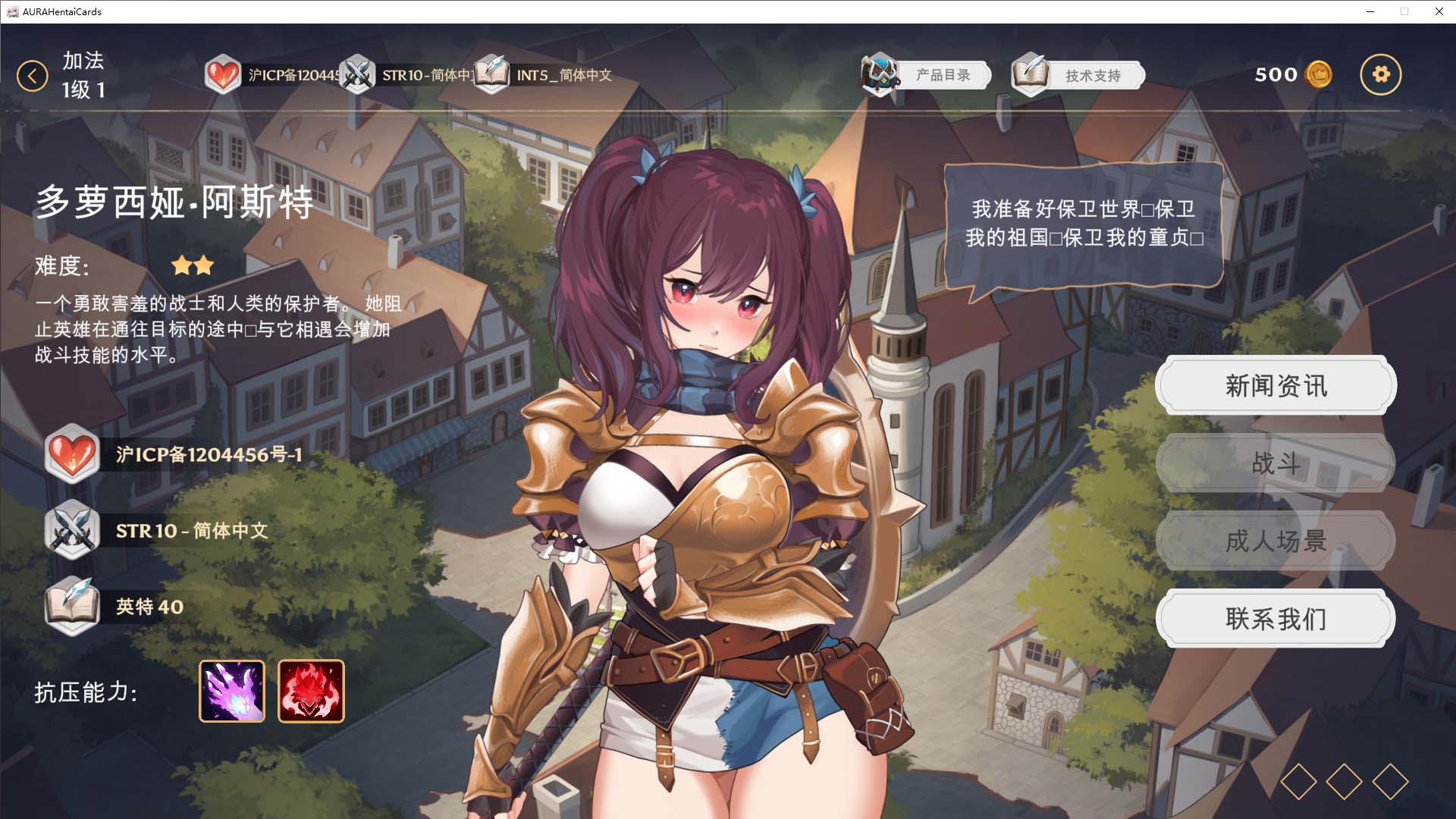Open the settings gear icon
This screenshot has height=819, width=1456.
1382,74
